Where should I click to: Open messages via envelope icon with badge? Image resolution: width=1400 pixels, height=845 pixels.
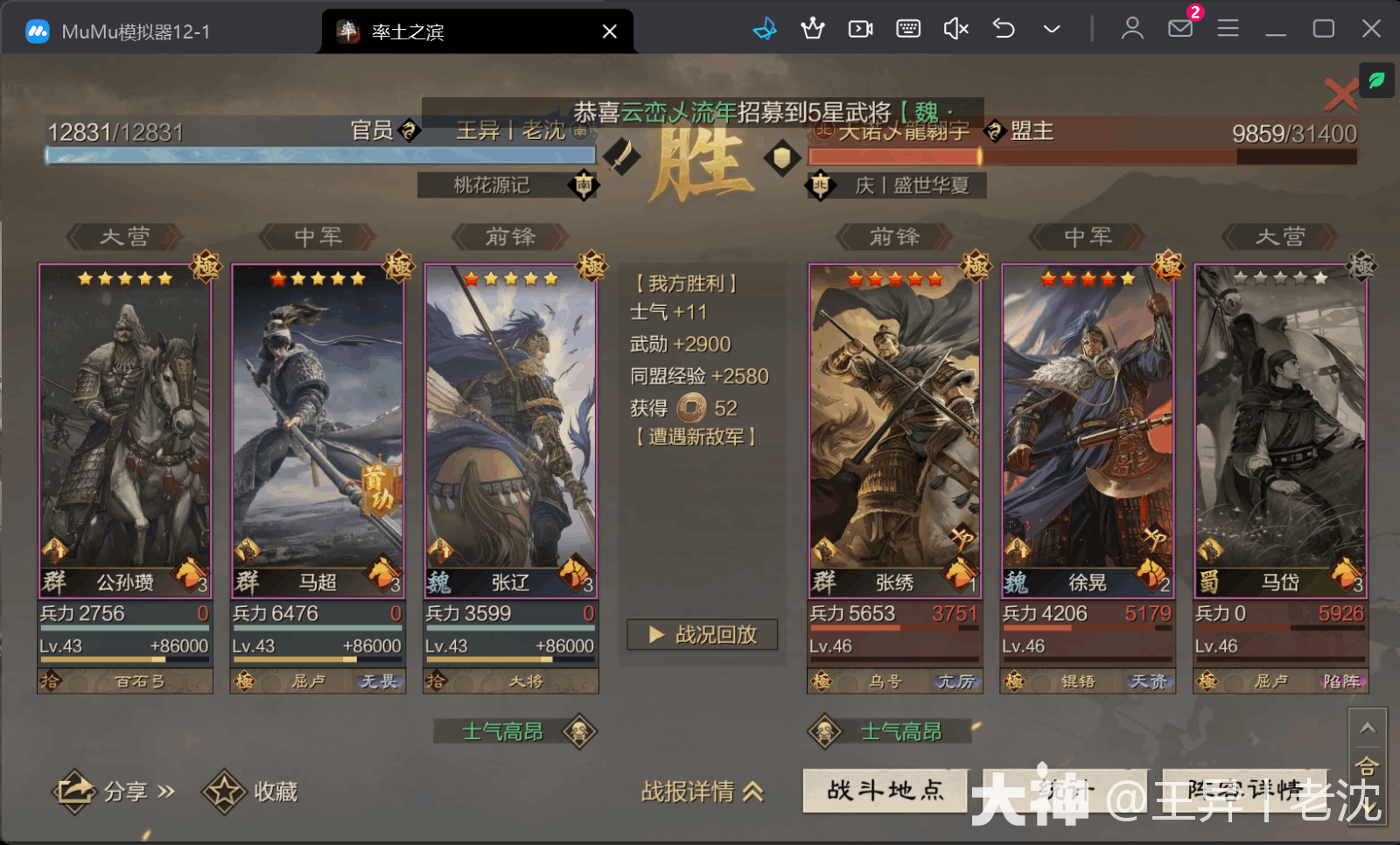[x=1180, y=29]
